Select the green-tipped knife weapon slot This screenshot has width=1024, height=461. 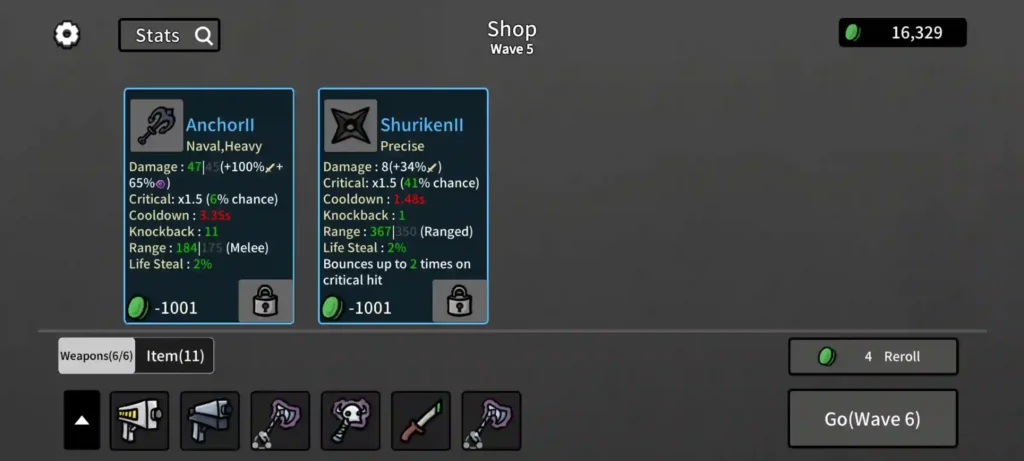tap(420, 420)
